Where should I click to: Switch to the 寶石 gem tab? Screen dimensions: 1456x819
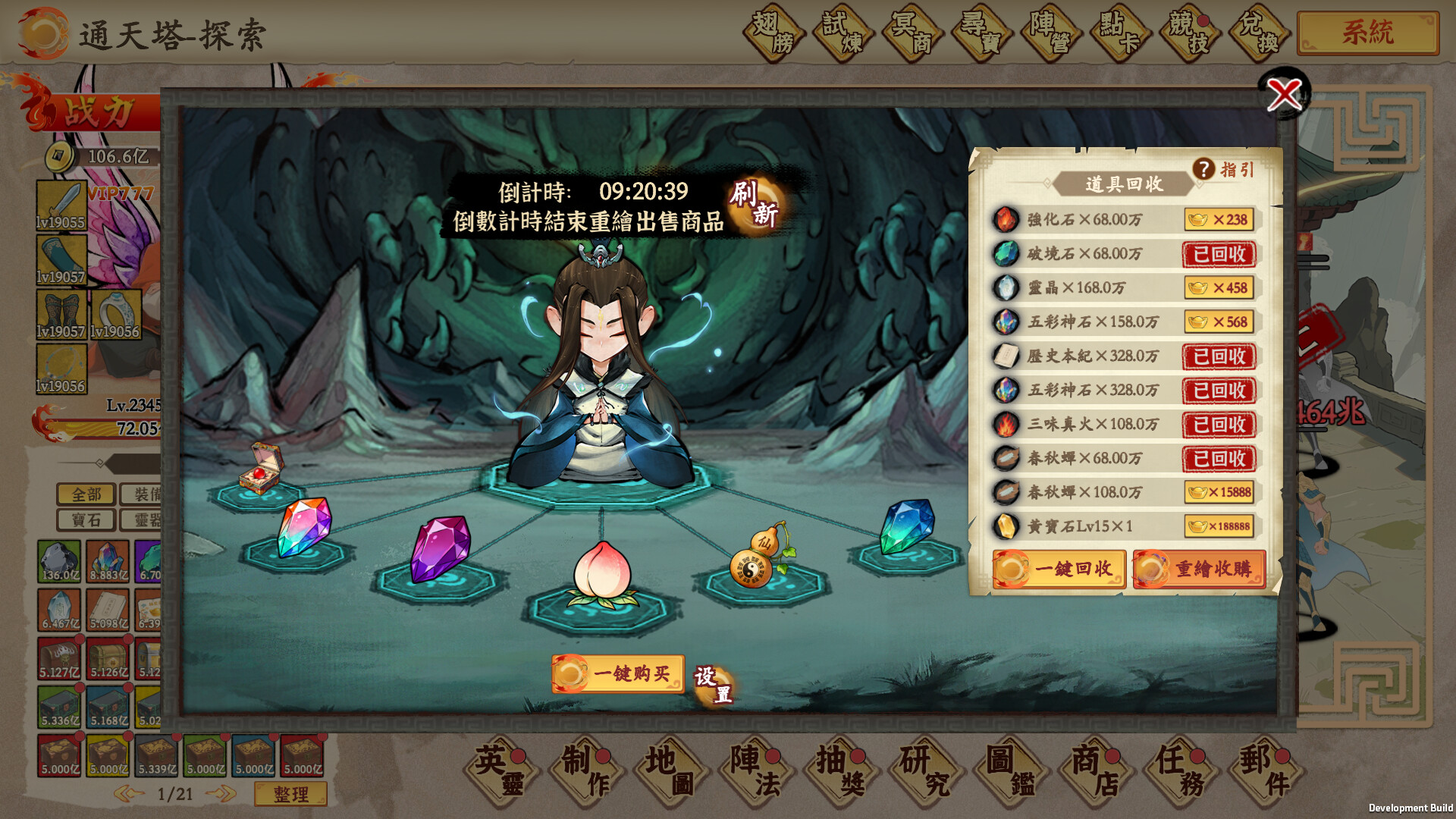(x=84, y=520)
